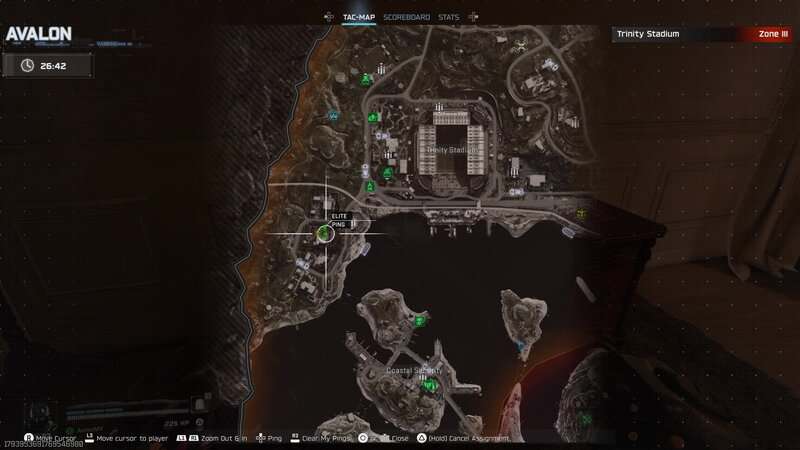Select the green marker at Coastal Security

click(429, 384)
